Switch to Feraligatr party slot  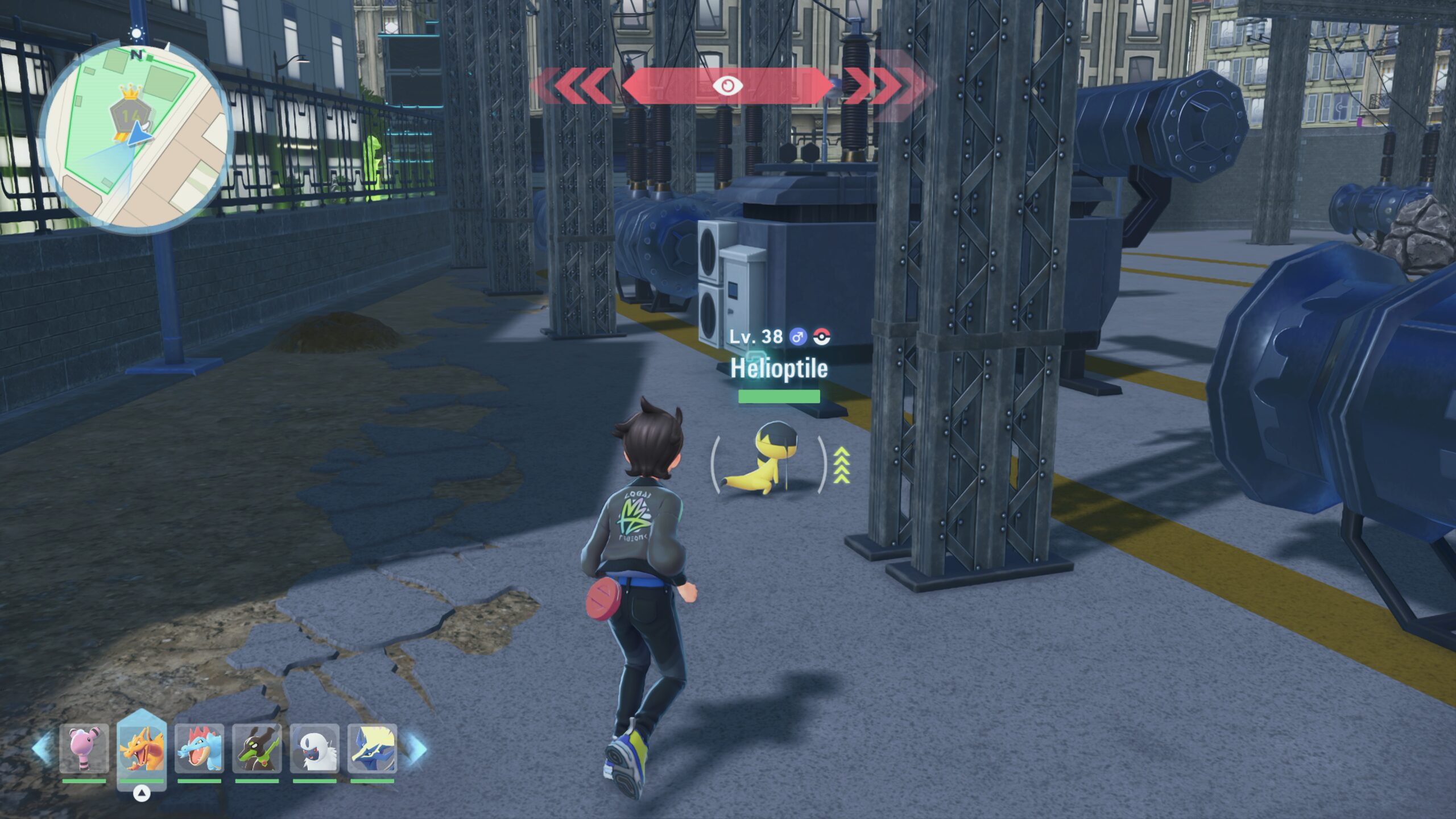[199, 748]
